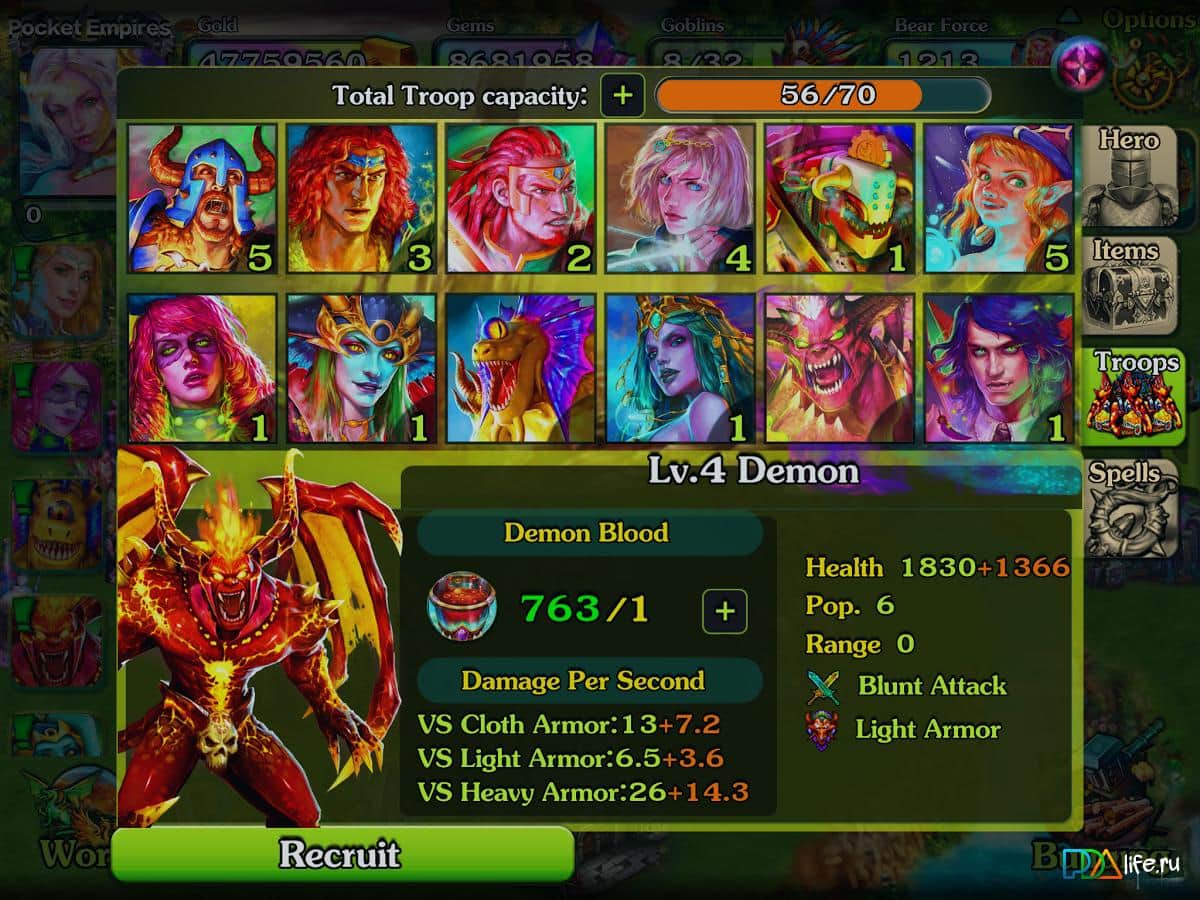Select the horned blue helmet viking troop
1200x900 pixels.
(202, 198)
